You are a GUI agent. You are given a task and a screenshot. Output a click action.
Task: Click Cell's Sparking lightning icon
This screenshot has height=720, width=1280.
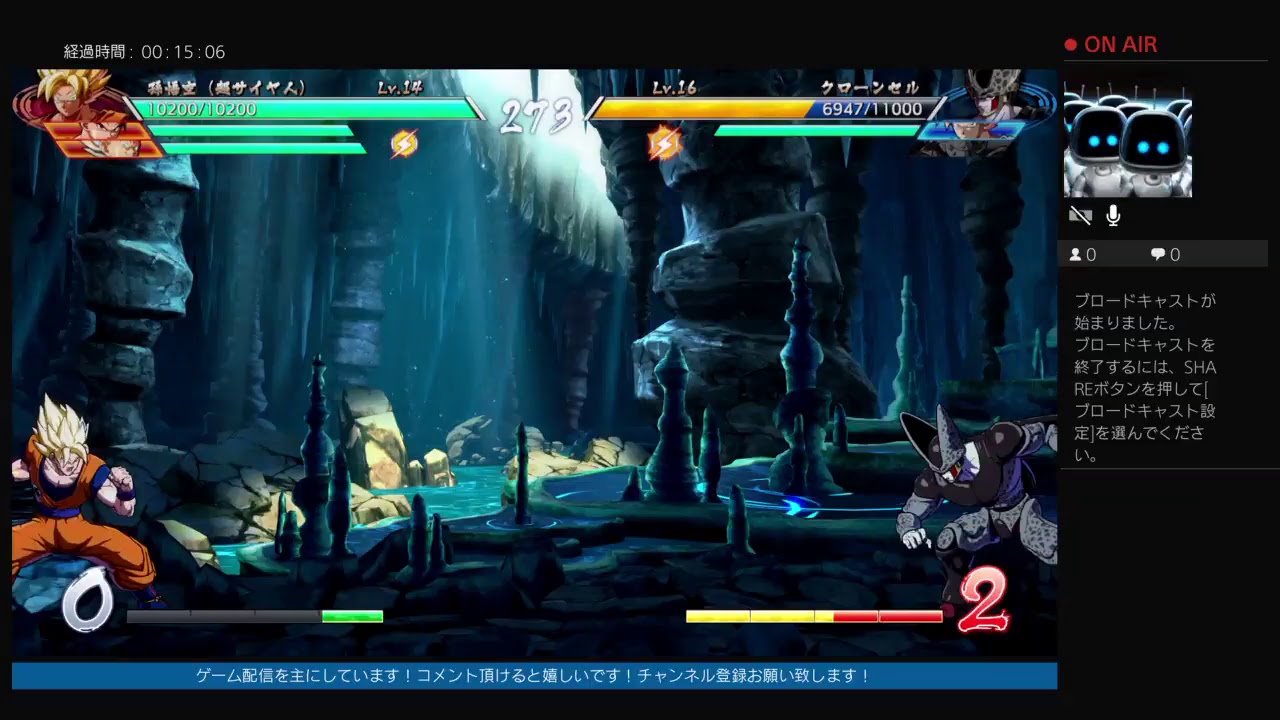(x=666, y=142)
